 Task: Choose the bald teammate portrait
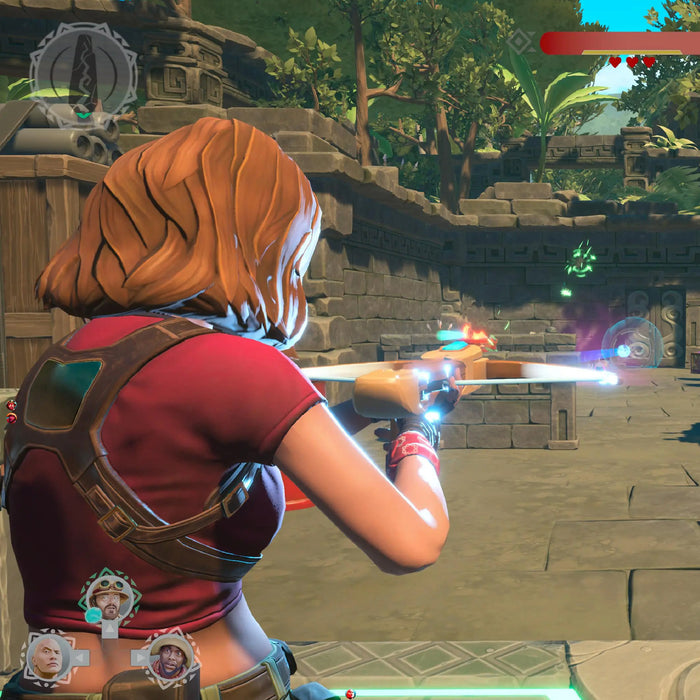(x=47, y=656)
